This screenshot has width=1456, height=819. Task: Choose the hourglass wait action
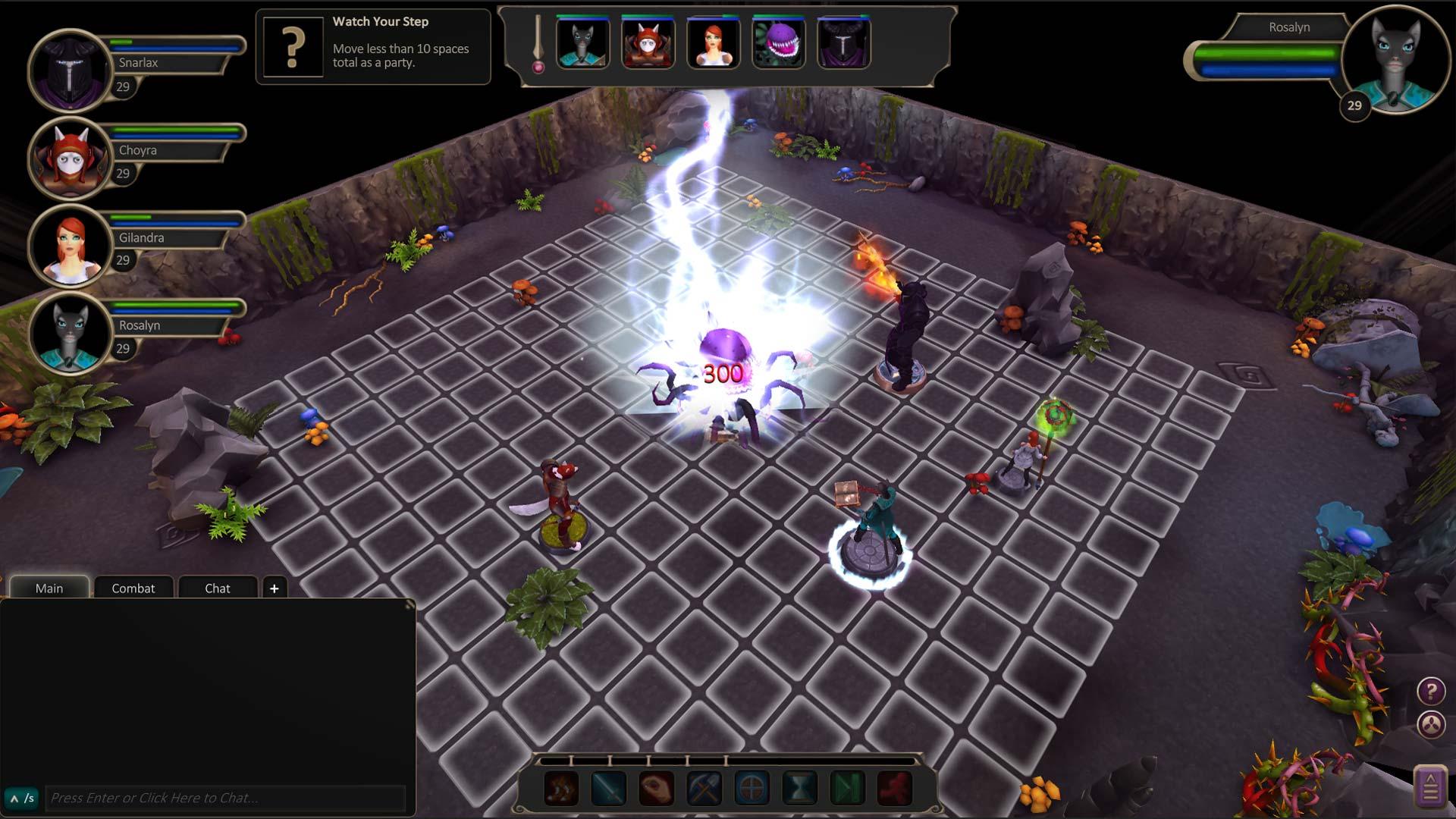(799, 789)
